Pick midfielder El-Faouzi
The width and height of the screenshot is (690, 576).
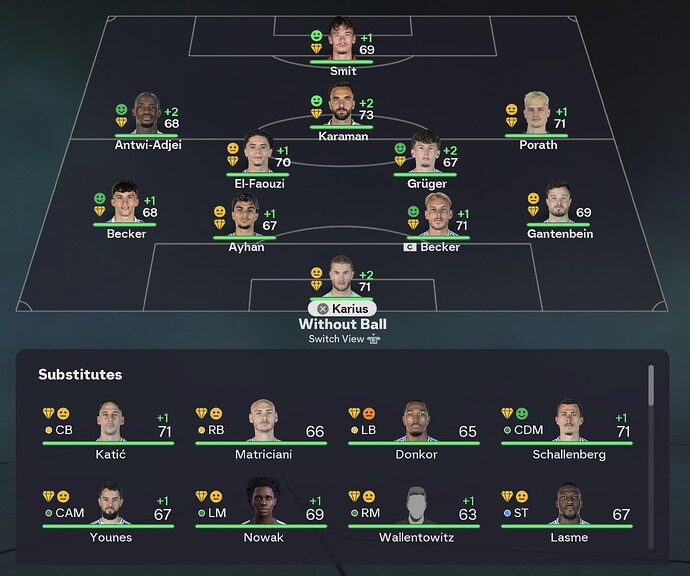click(258, 153)
